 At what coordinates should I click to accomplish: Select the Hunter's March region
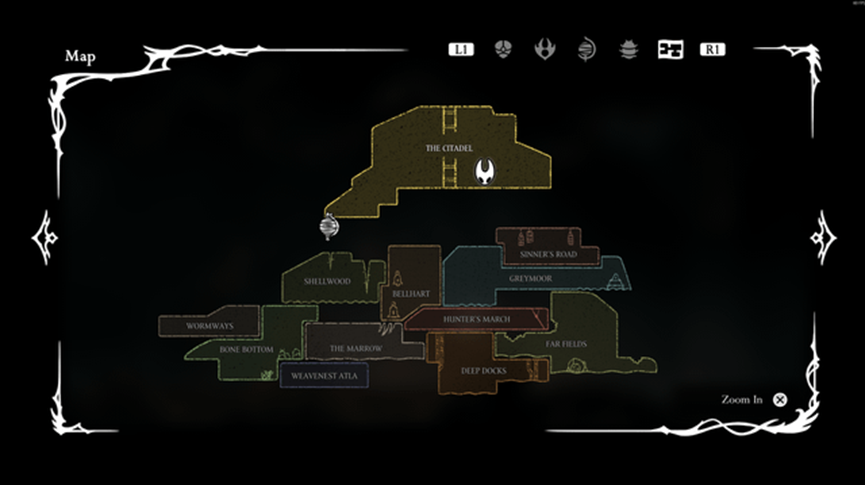click(x=476, y=319)
